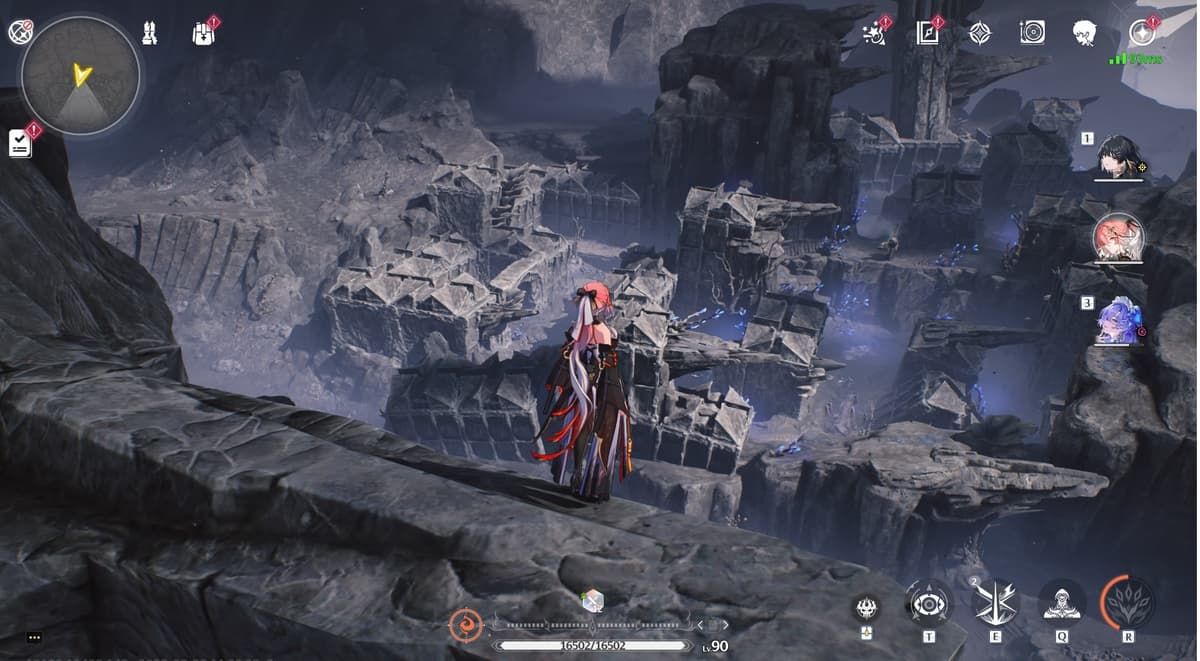Open the sparkle events icon
This screenshot has height=661, width=1200.
874,34
